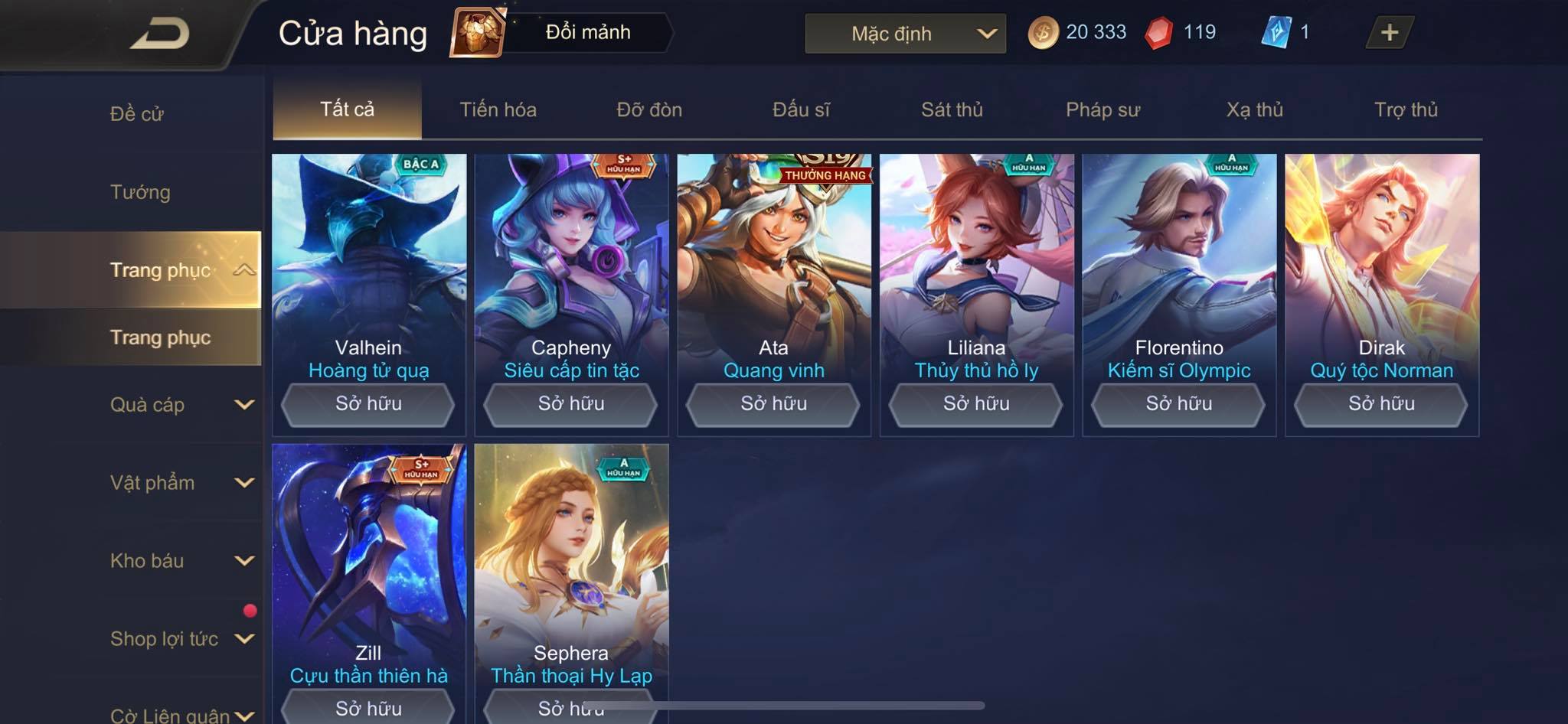Filter by Pháp sư tab
This screenshot has width=1568, height=724.
[x=1102, y=109]
